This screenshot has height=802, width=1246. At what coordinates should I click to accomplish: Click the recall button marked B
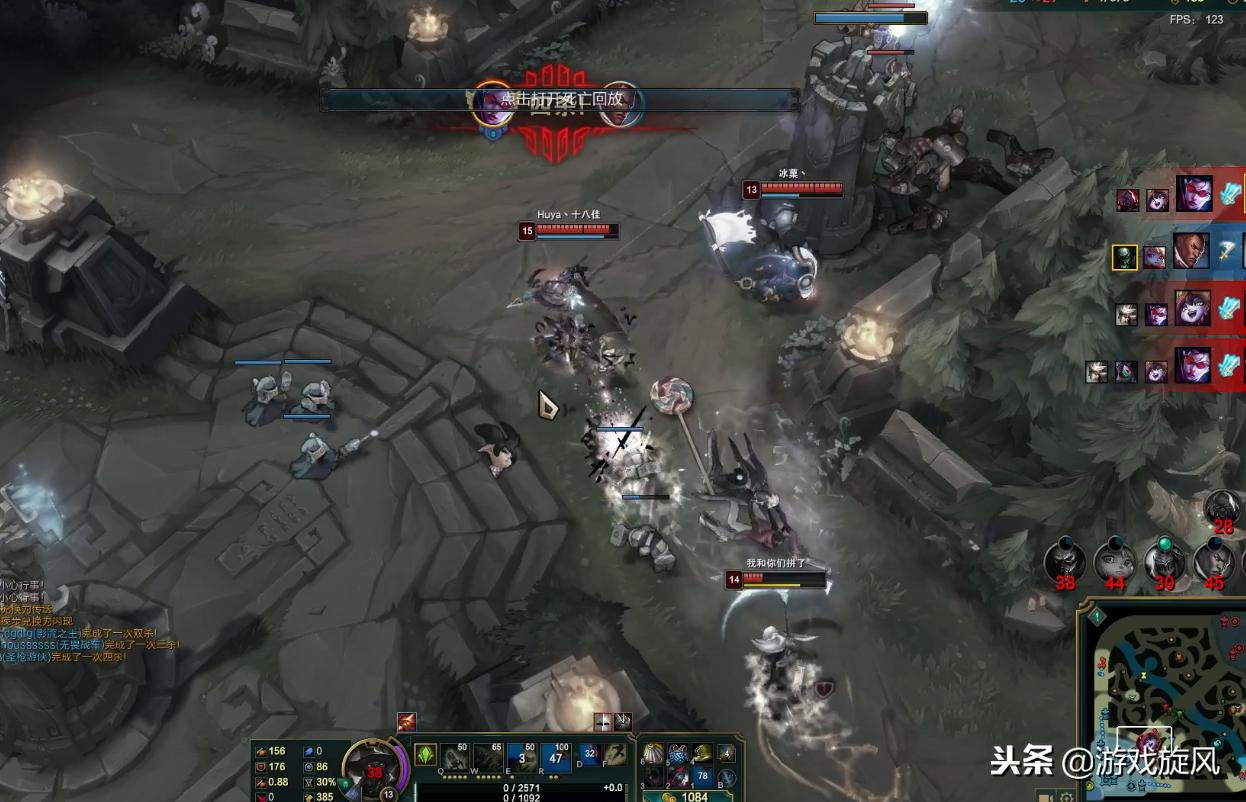point(727,776)
